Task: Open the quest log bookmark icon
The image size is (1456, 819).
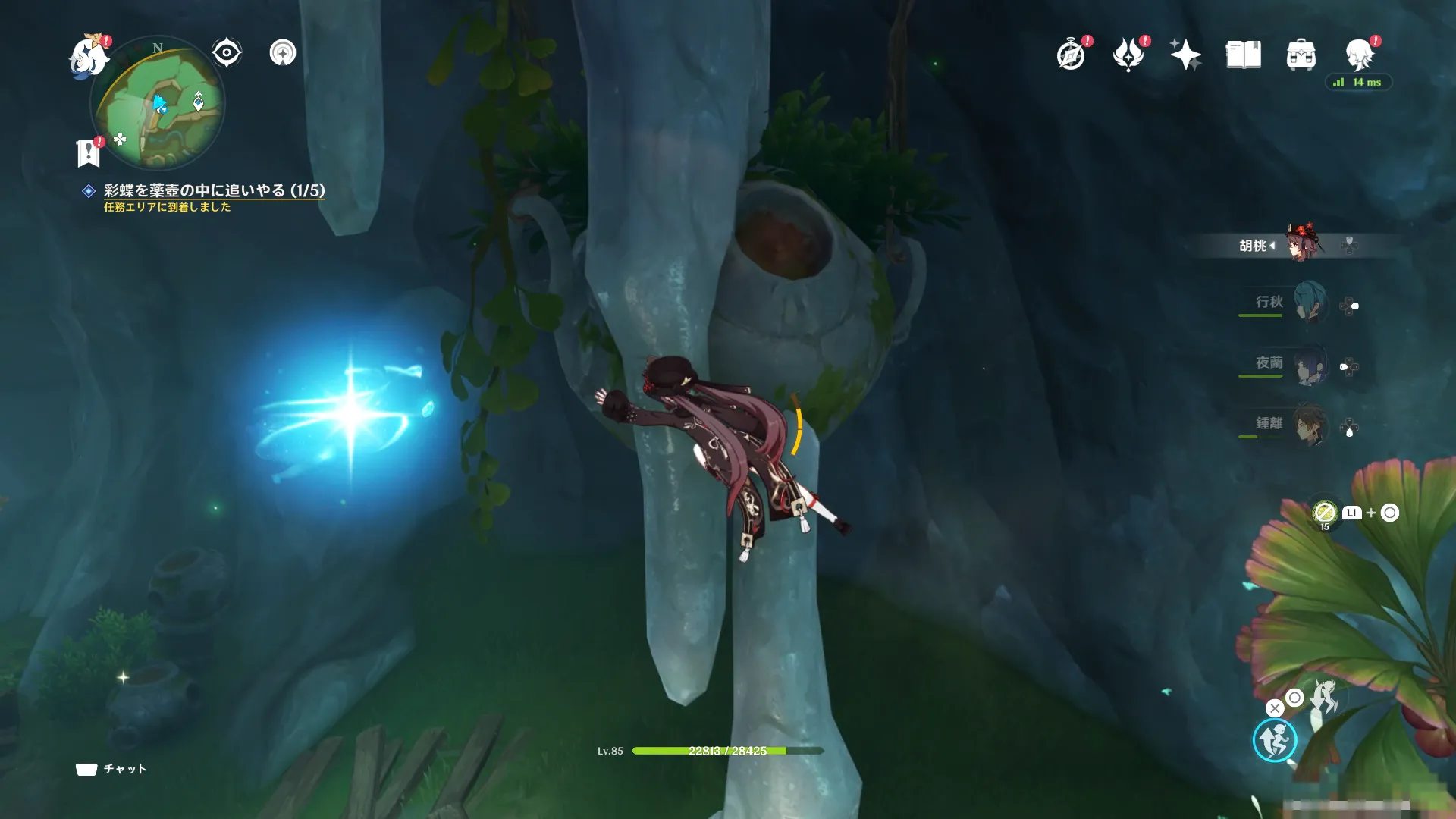Action: click(89, 152)
